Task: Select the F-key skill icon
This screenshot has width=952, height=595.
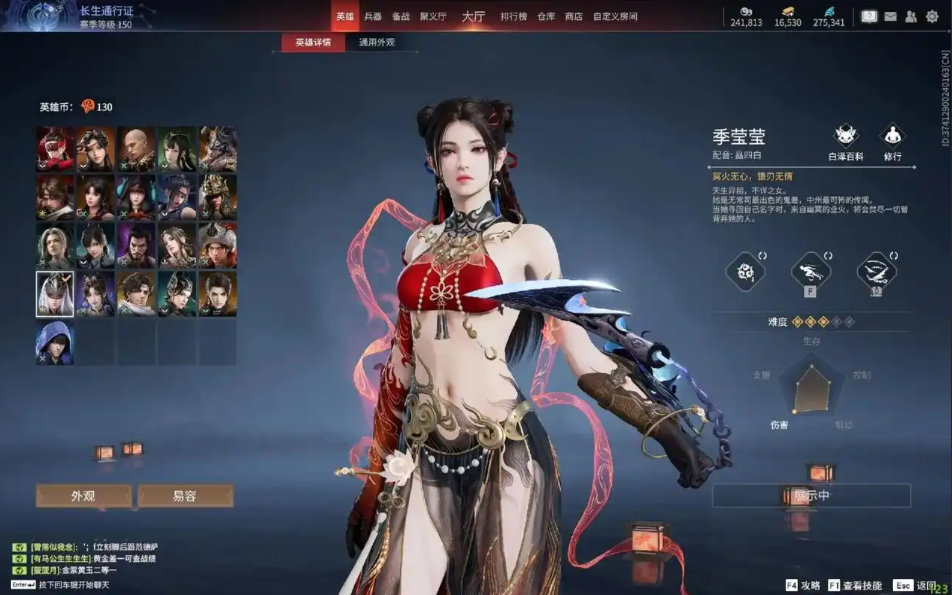Action: pyautogui.click(x=811, y=271)
